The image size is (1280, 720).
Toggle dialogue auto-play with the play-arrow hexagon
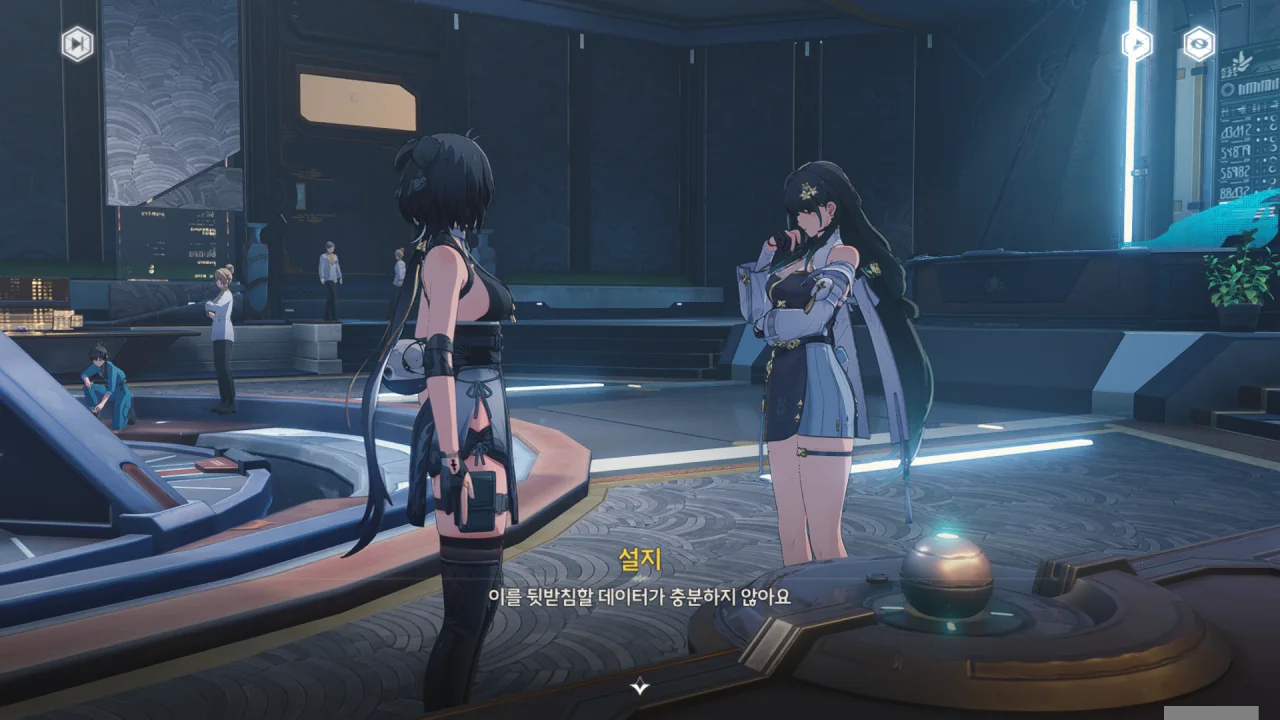[1136, 43]
